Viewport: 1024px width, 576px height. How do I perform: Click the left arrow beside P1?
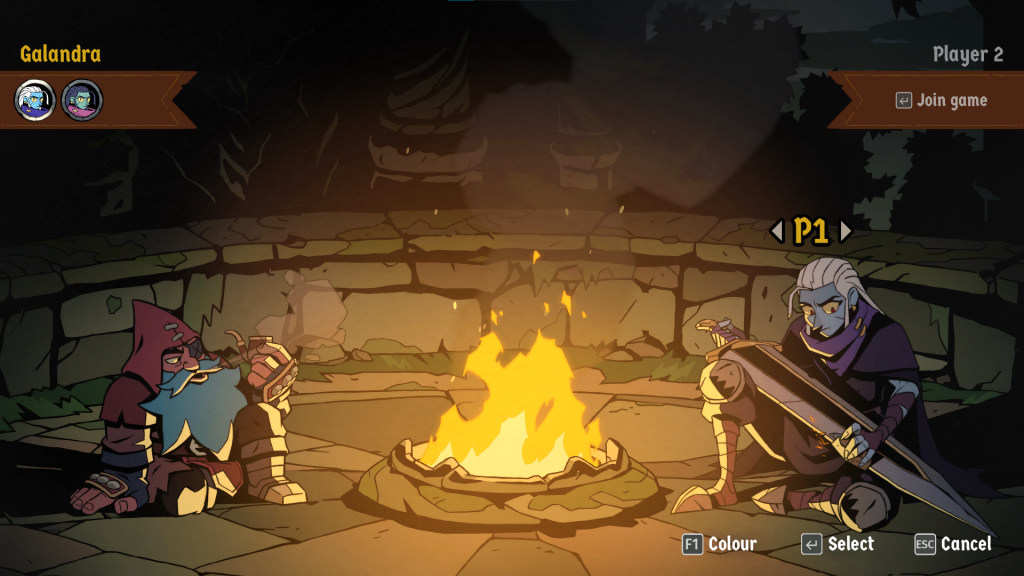[777, 231]
